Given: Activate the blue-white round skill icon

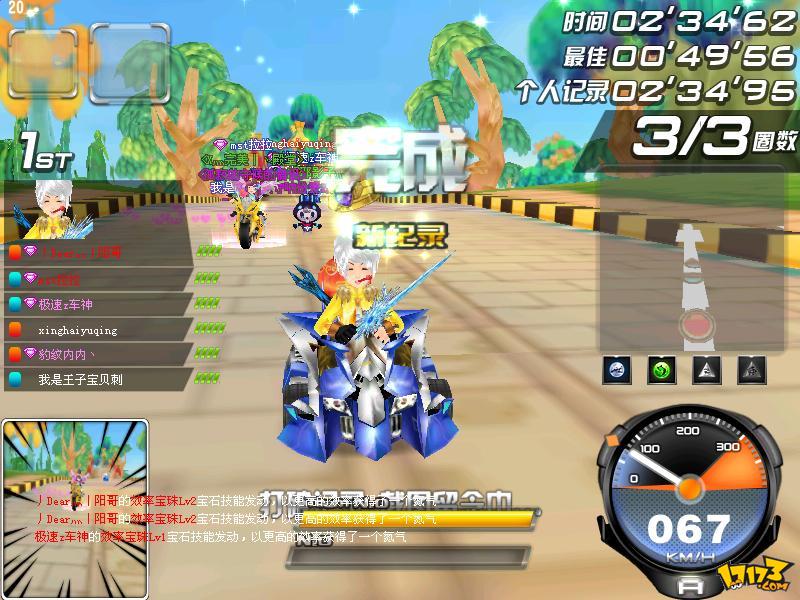Looking at the screenshot, I should tap(617, 370).
